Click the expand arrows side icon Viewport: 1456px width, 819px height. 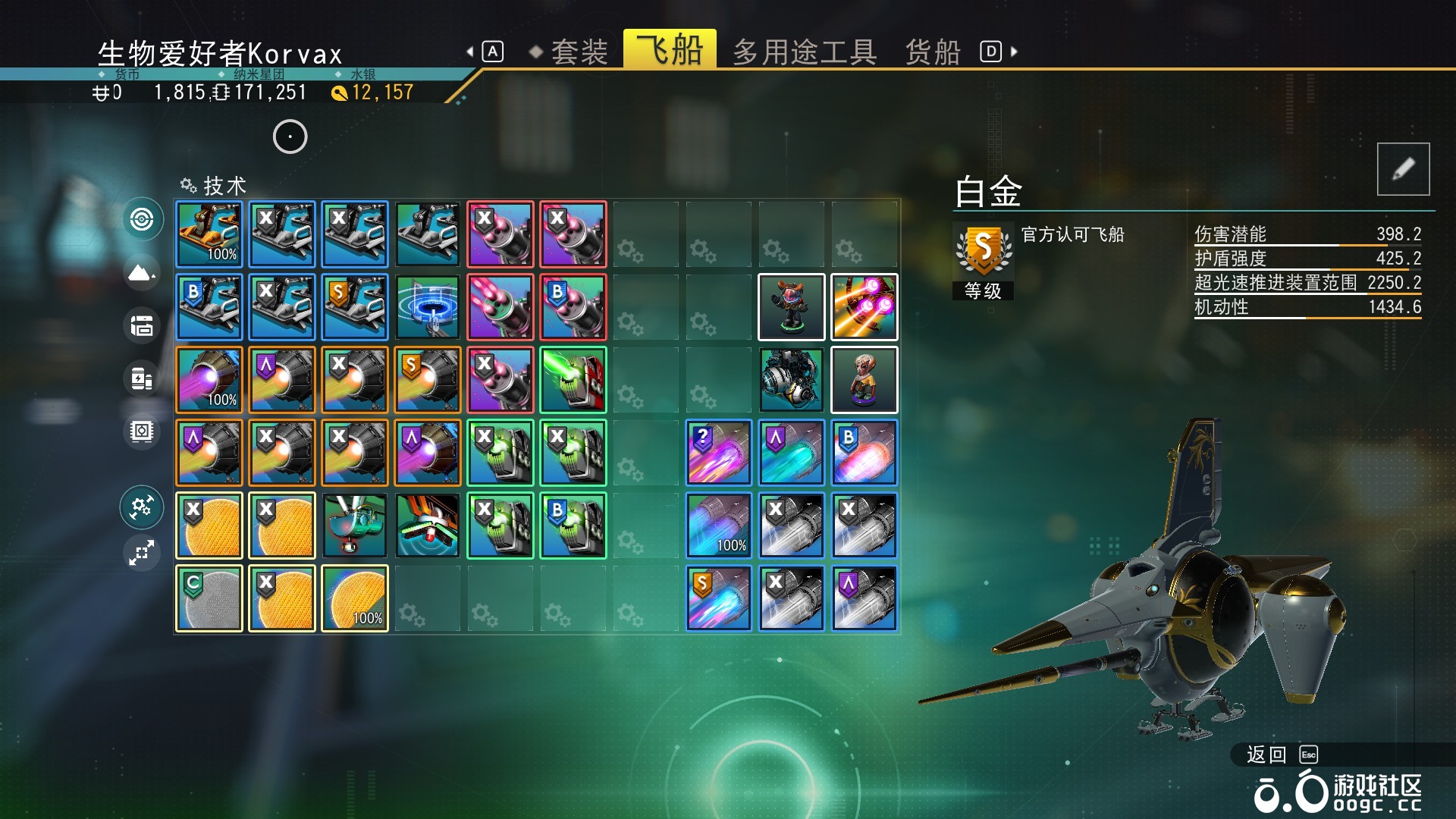(x=142, y=553)
